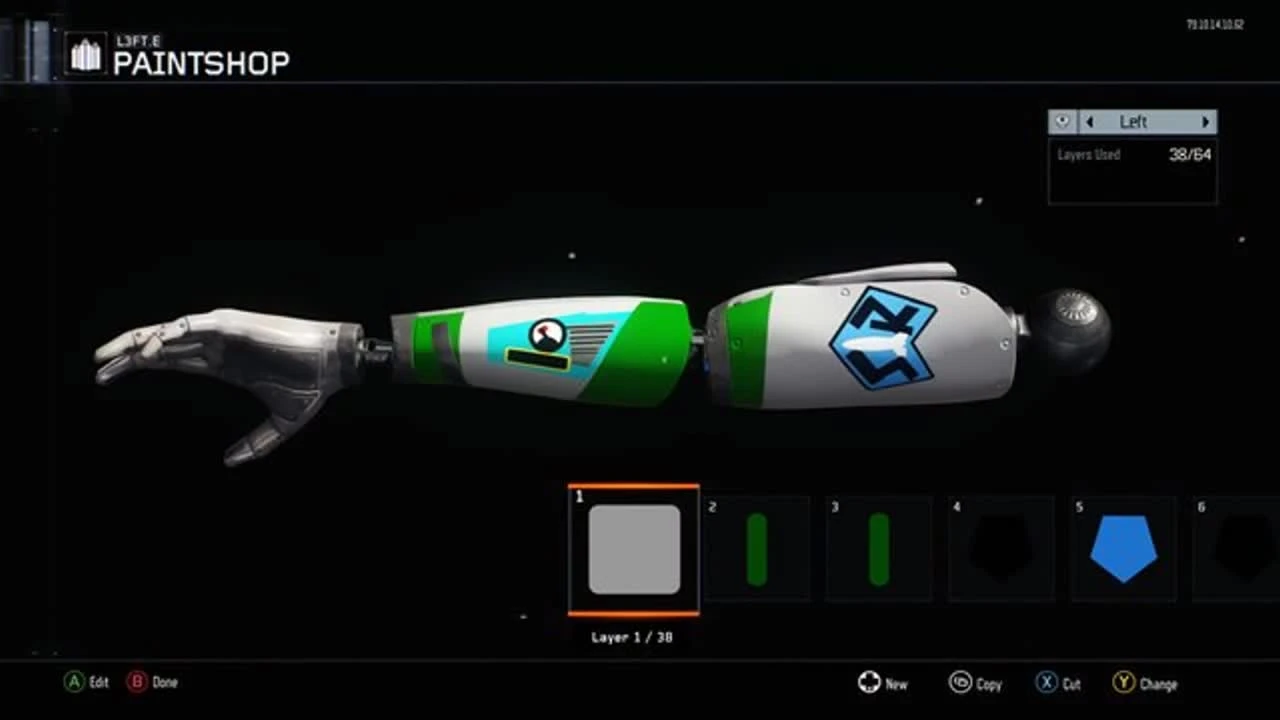Click the Y Change icon in the bottom bar
1280x720 pixels.
click(1125, 682)
